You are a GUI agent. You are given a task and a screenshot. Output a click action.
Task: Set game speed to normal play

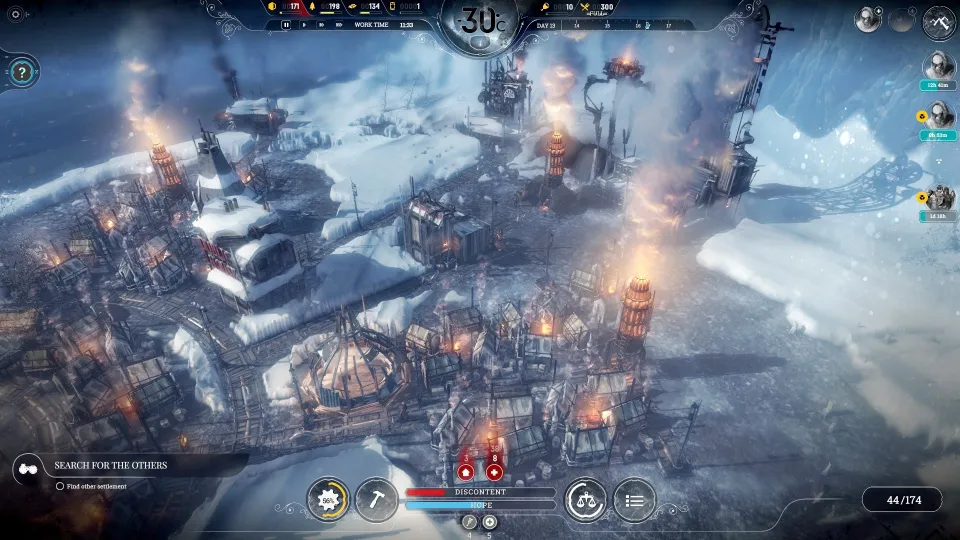(x=304, y=25)
